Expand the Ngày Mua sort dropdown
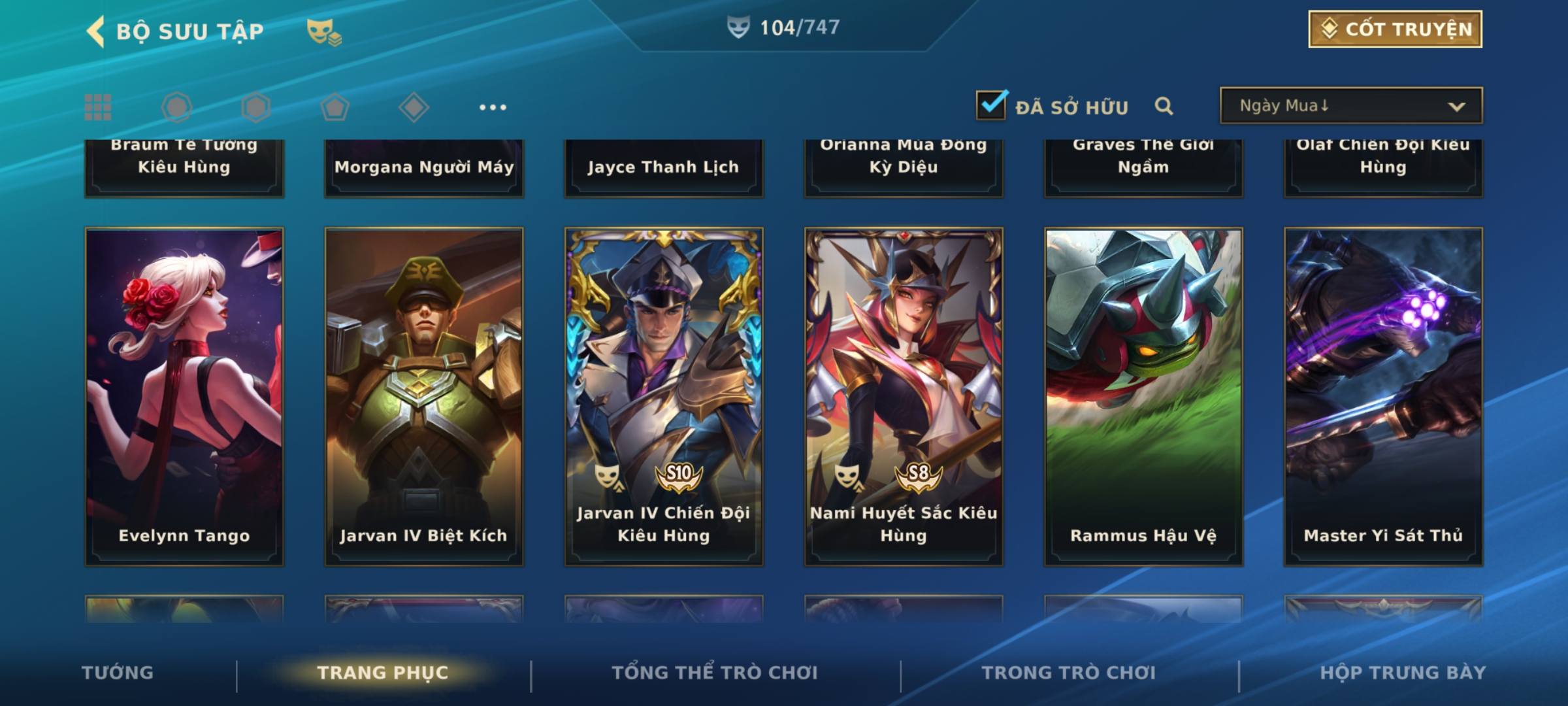 click(x=1350, y=106)
